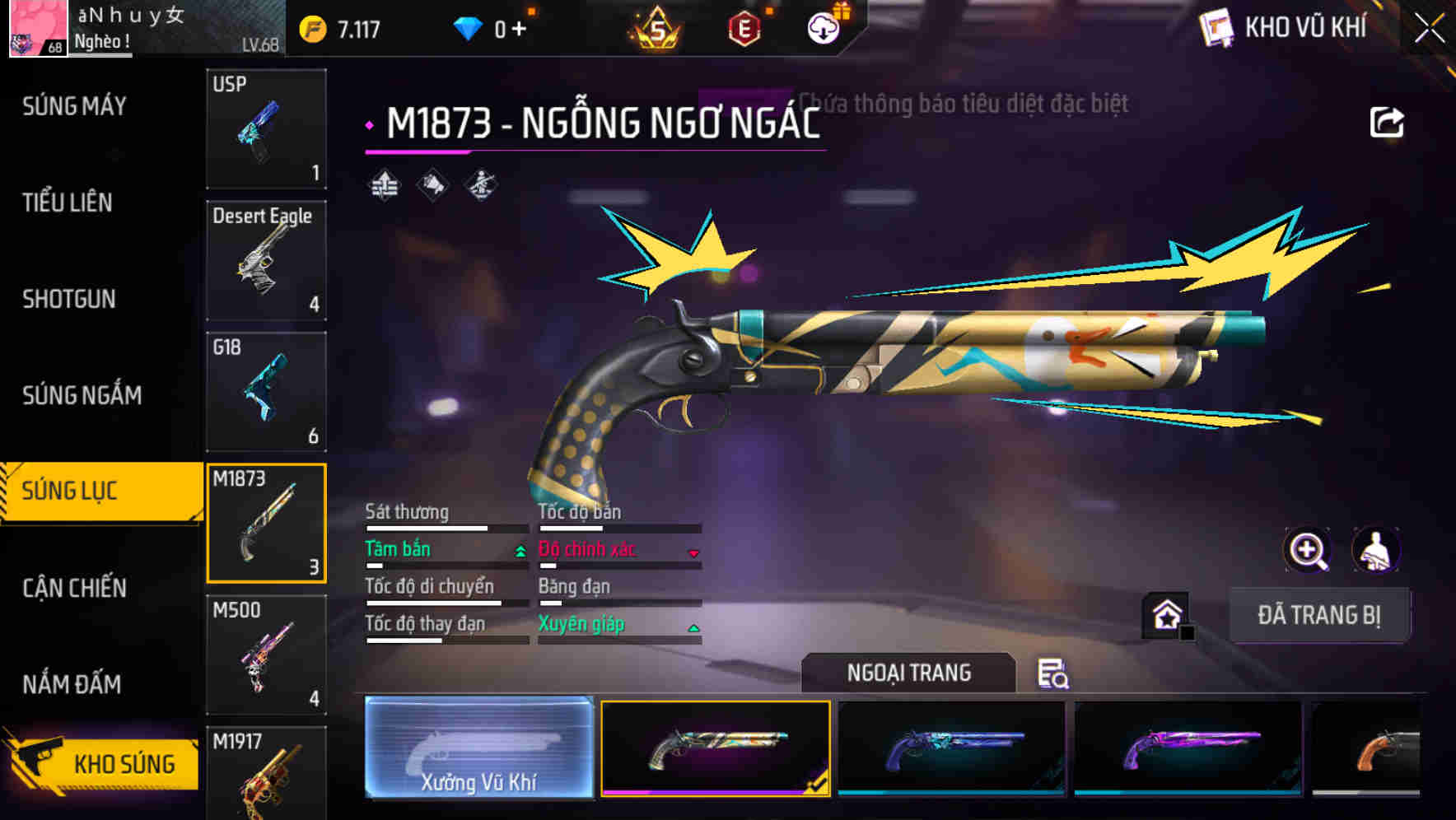Open the Kho Vũ Khí book icon
Image resolution: width=1456 pixels, height=820 pixels.
(x=1216, y=27)
